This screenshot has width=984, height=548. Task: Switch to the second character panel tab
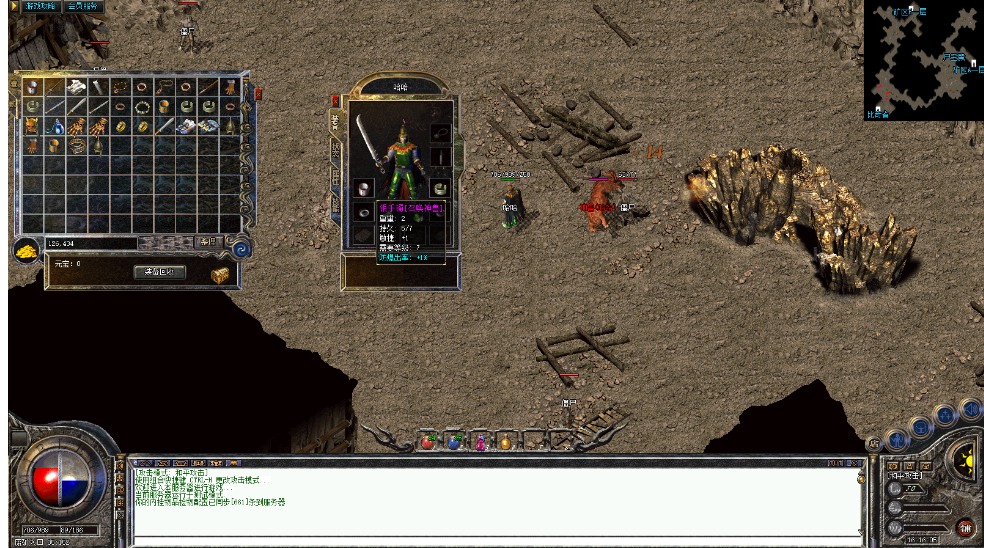pyautogui.click(x=335, y=150)
